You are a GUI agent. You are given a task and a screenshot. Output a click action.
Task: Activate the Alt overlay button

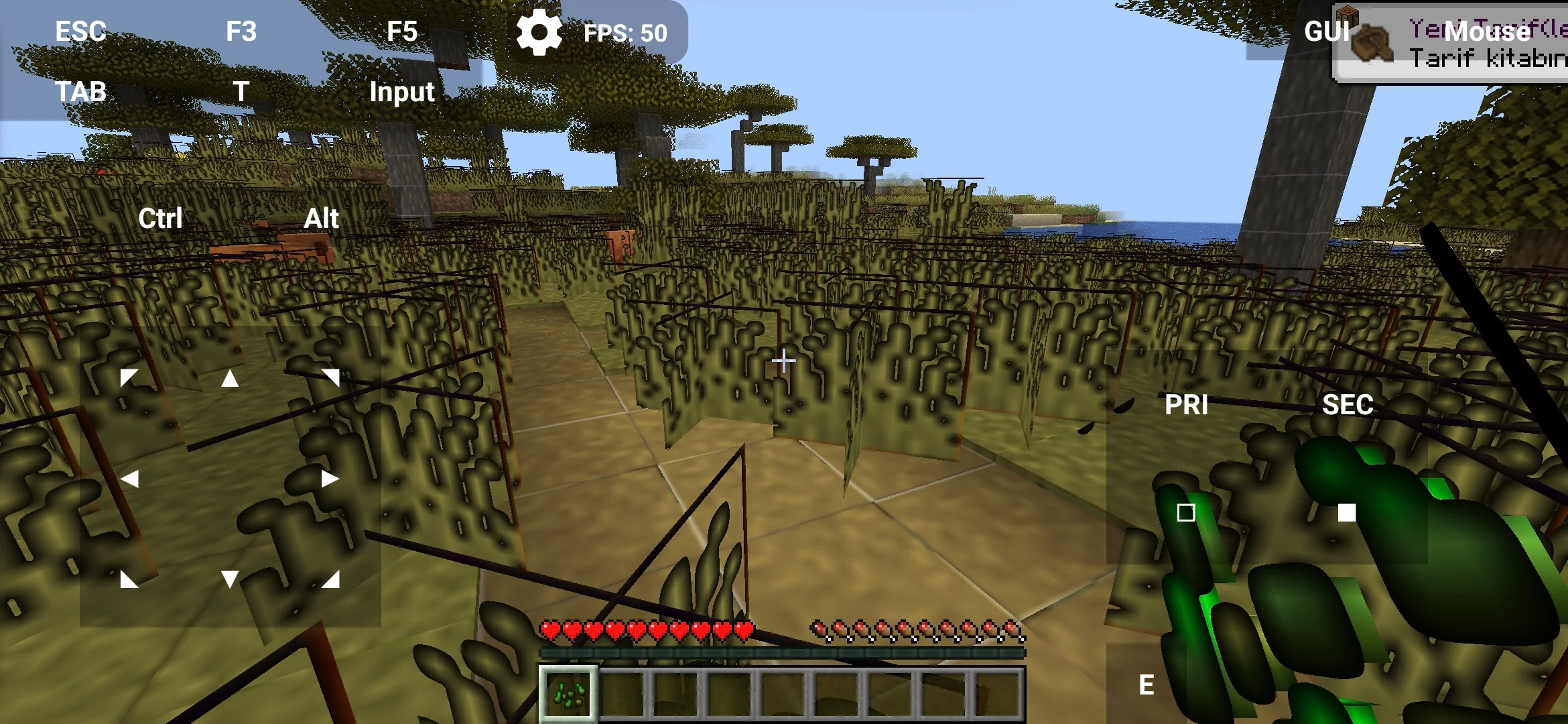(322, 219)
